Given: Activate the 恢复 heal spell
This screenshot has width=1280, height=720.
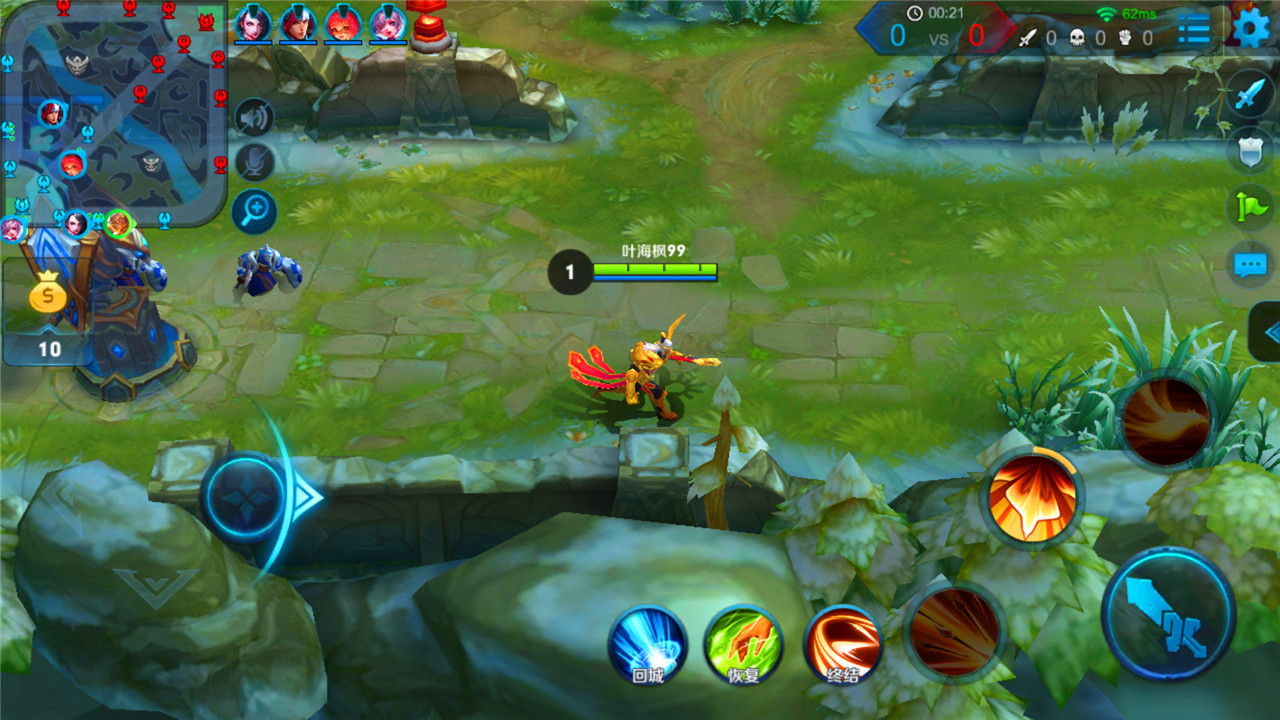Looking at the screenshot, I should click(x=743, y=645).
